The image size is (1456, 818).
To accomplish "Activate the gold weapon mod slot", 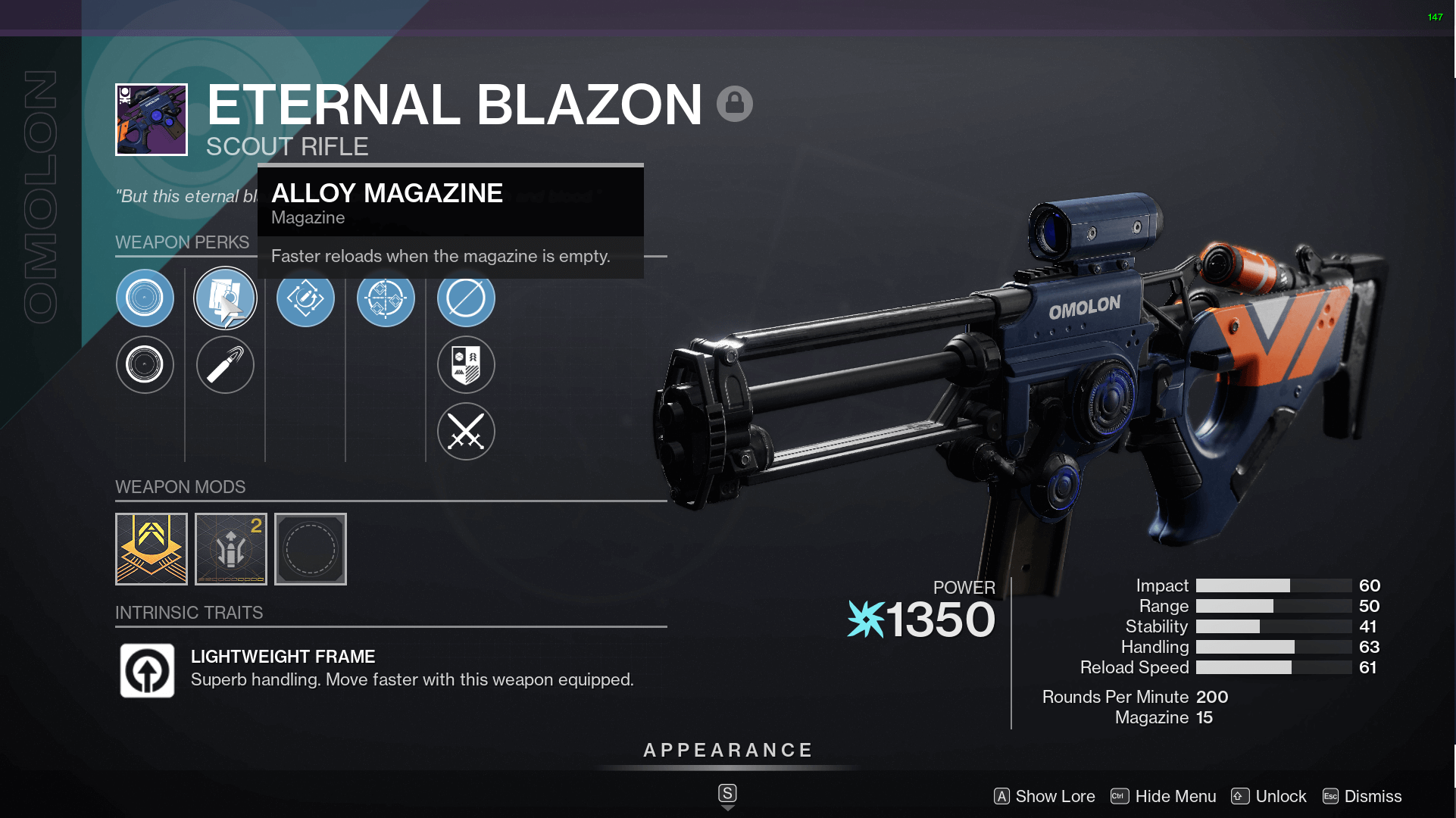I will [151, 548].
